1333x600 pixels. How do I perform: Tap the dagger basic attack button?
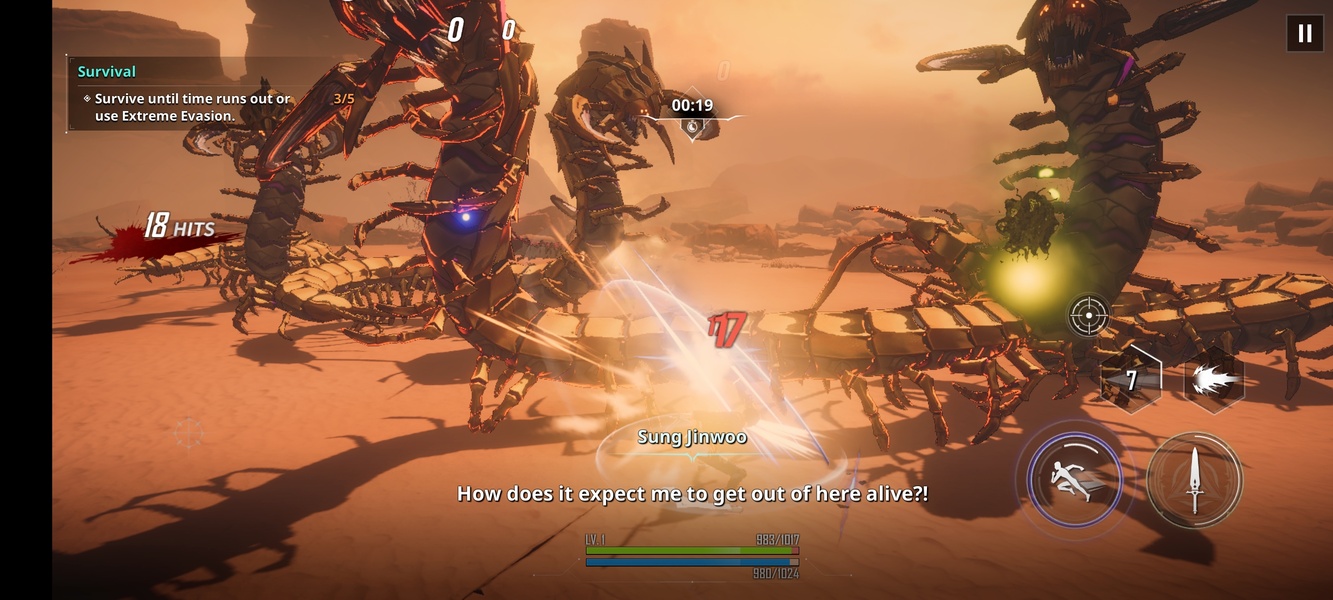coord(1194,480)
